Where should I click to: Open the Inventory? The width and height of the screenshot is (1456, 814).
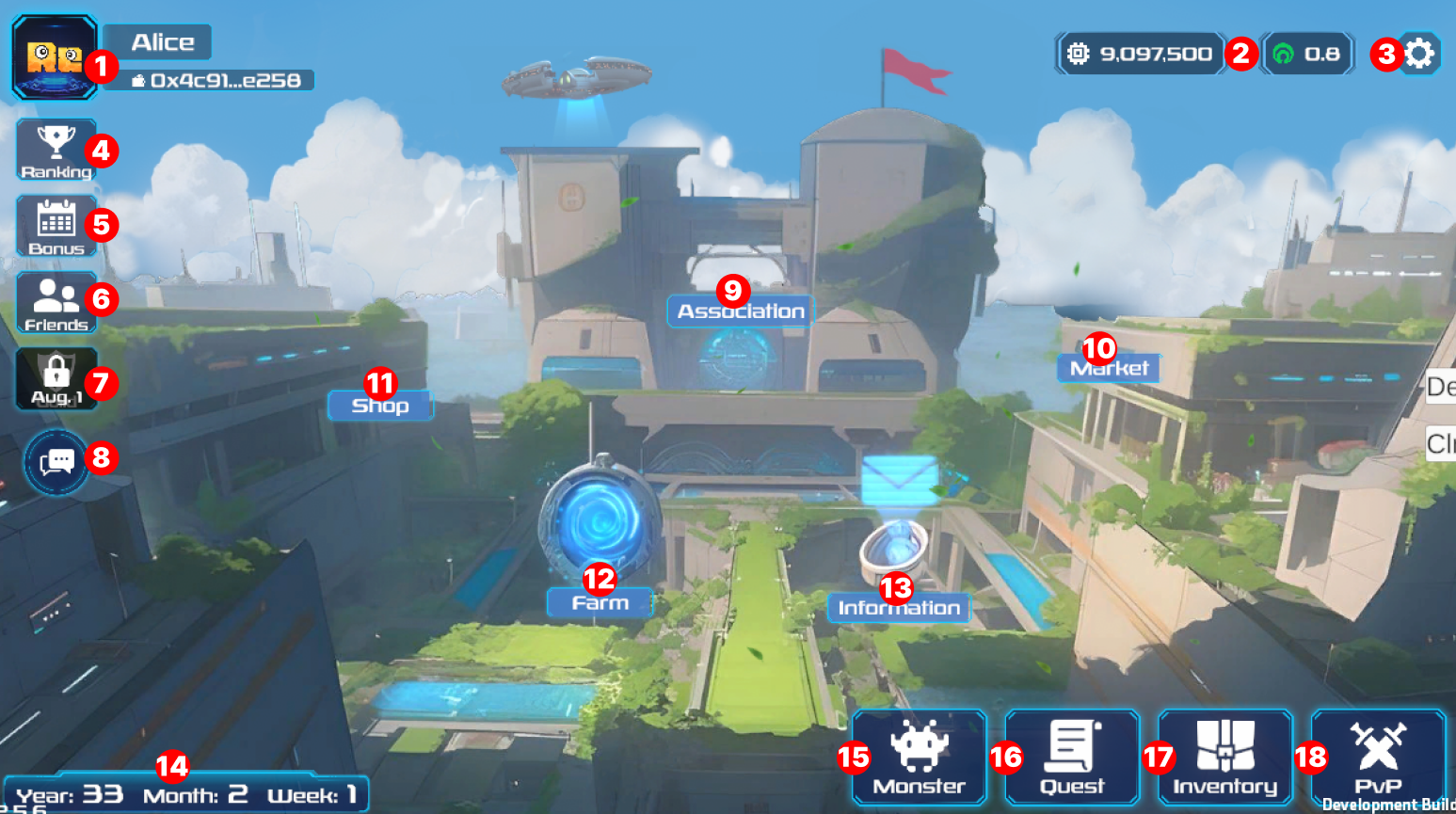[1224, 758]
